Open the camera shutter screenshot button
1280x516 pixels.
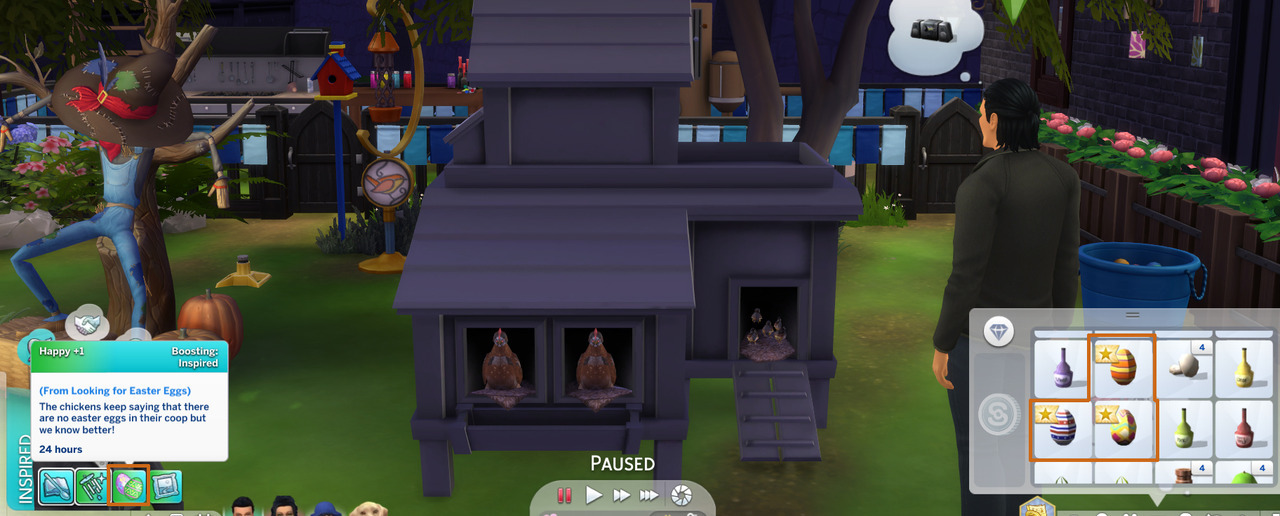click(x=681, y=495)
